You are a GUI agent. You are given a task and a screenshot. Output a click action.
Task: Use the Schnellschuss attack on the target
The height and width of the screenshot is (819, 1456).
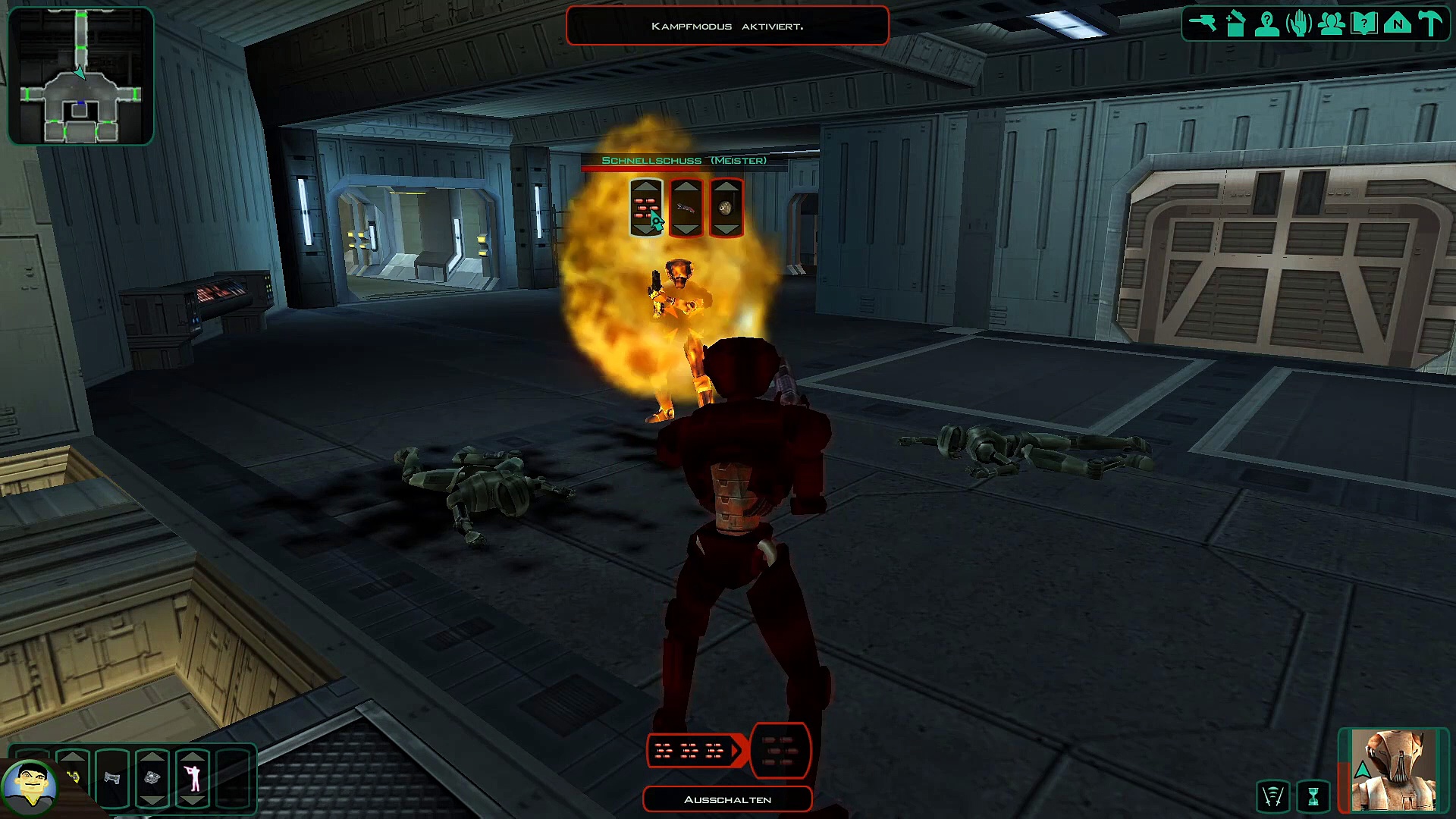tap(646, 208)
